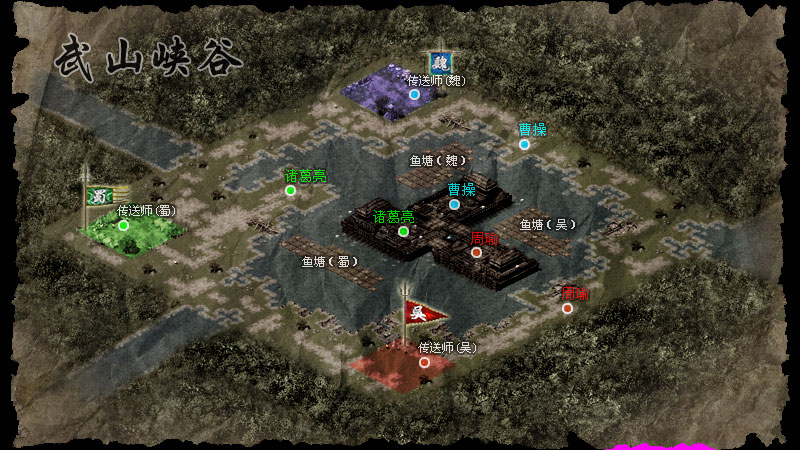Viewport: 800px width, 450px height.
Task: Click the 曹操 marker on the central fortress
Action: 455,205
